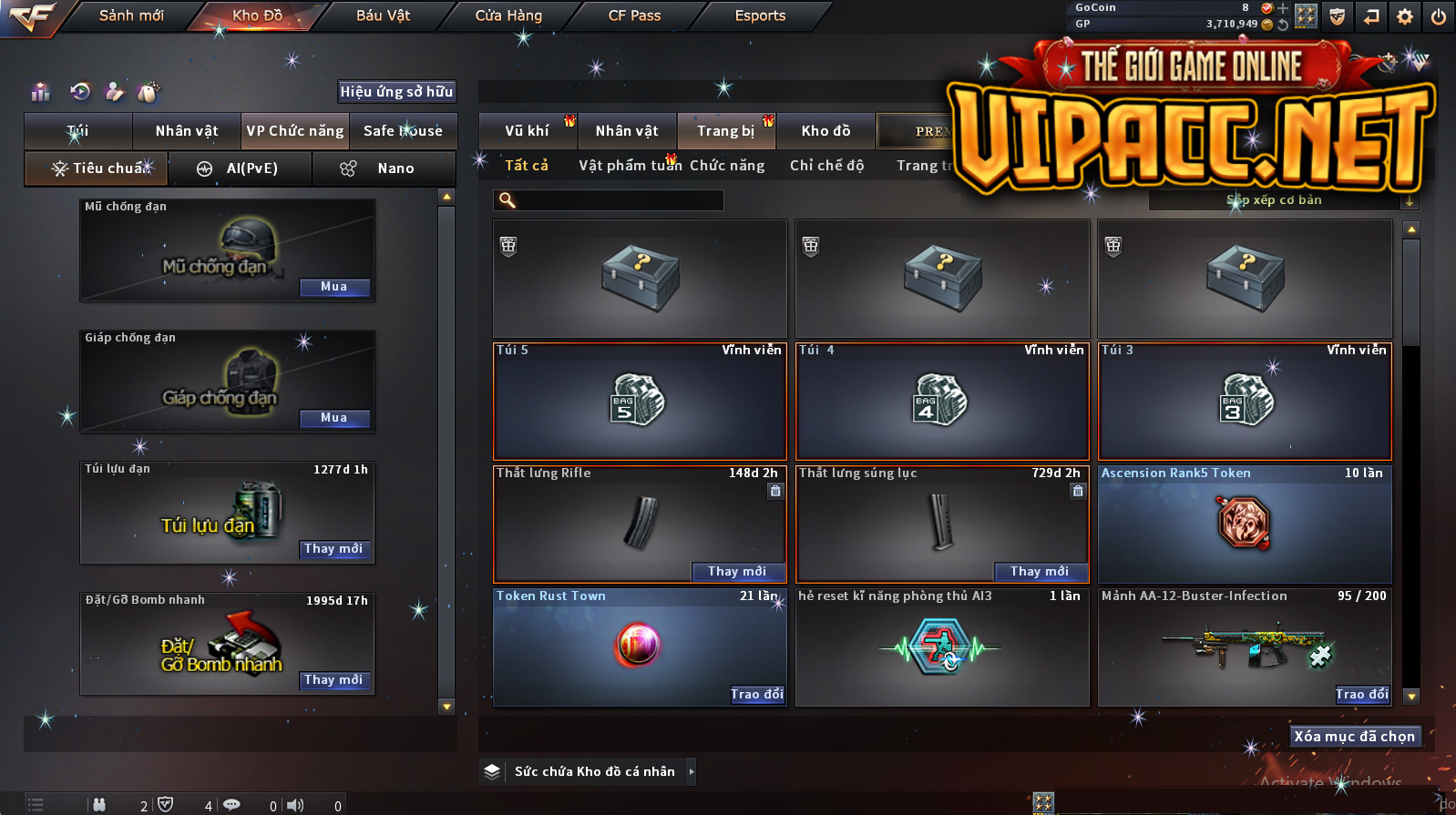The image size is (1456, 815).
Task: Select the Nano mode tab
Action: pyautogui.click(x=384, y=168)
